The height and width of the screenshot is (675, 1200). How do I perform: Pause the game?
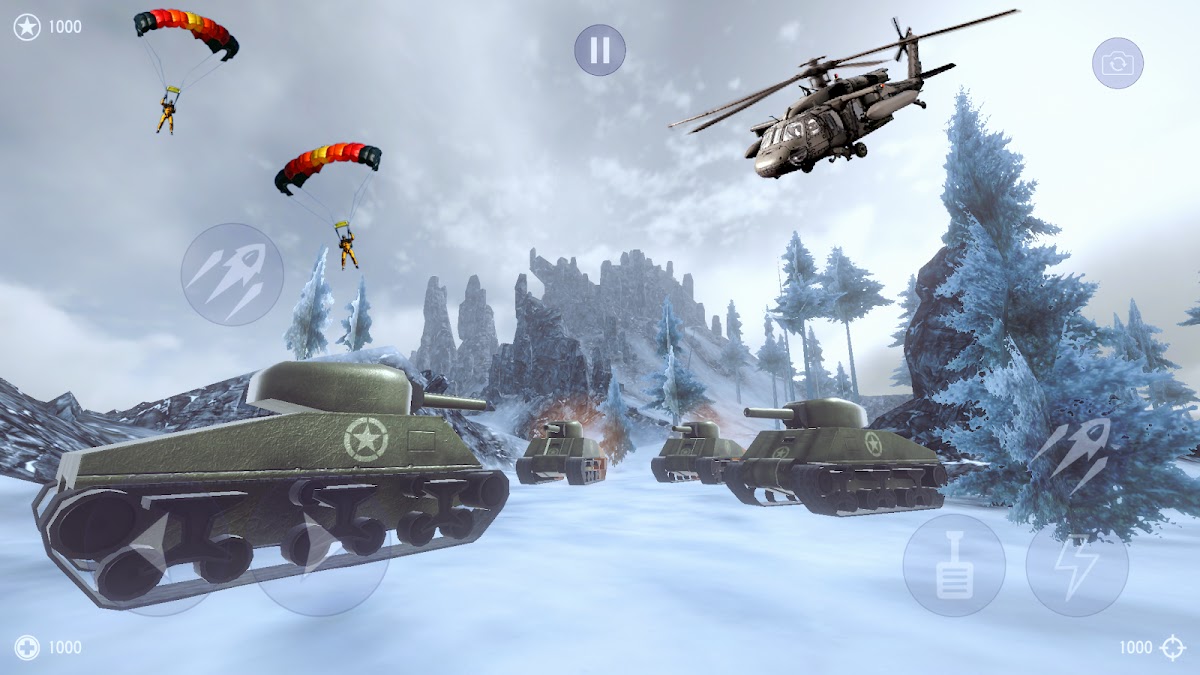coord(600,50)
